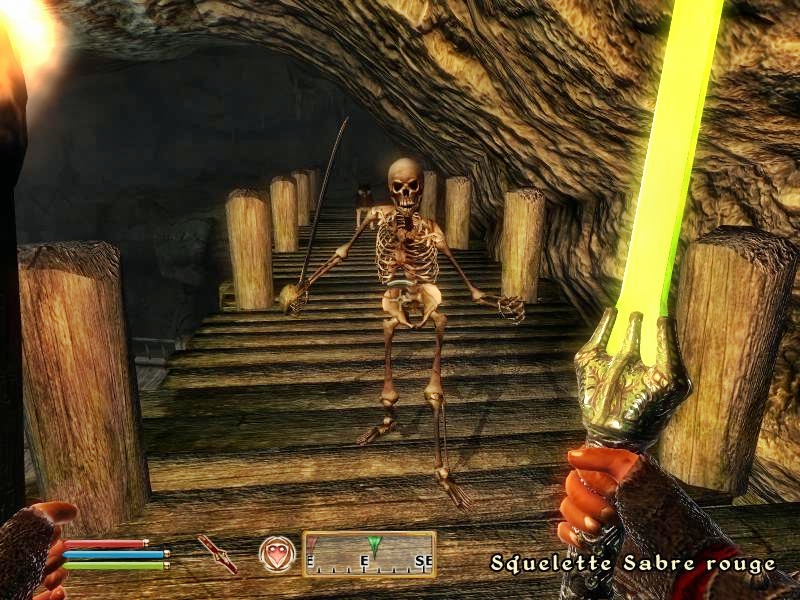Click the green marker on the compass
This screenshot has width=800, height=600.
pyautogui.click(x=374, y=545)
